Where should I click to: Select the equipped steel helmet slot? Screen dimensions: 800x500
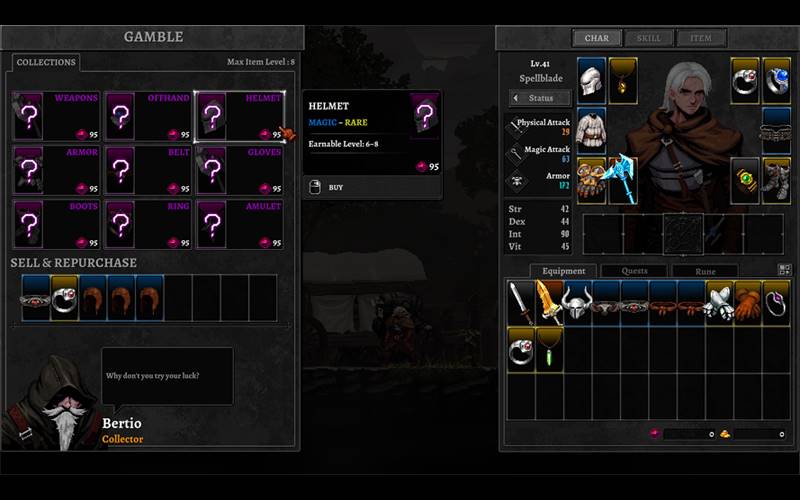(592, 78)
